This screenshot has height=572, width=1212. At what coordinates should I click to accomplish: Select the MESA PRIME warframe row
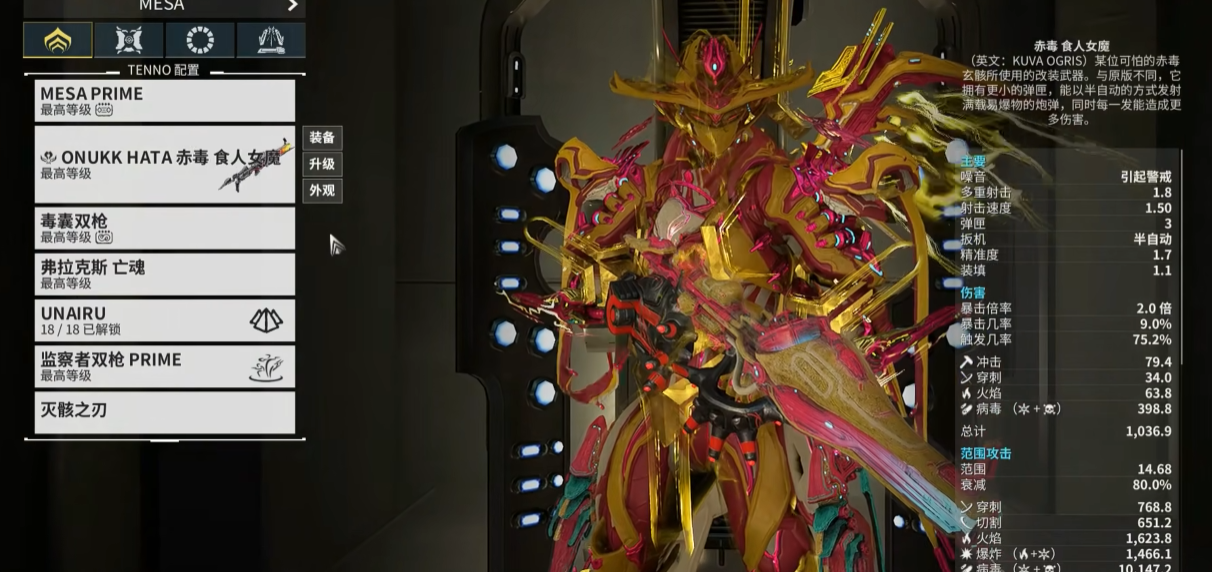click(x=165, y=100)
